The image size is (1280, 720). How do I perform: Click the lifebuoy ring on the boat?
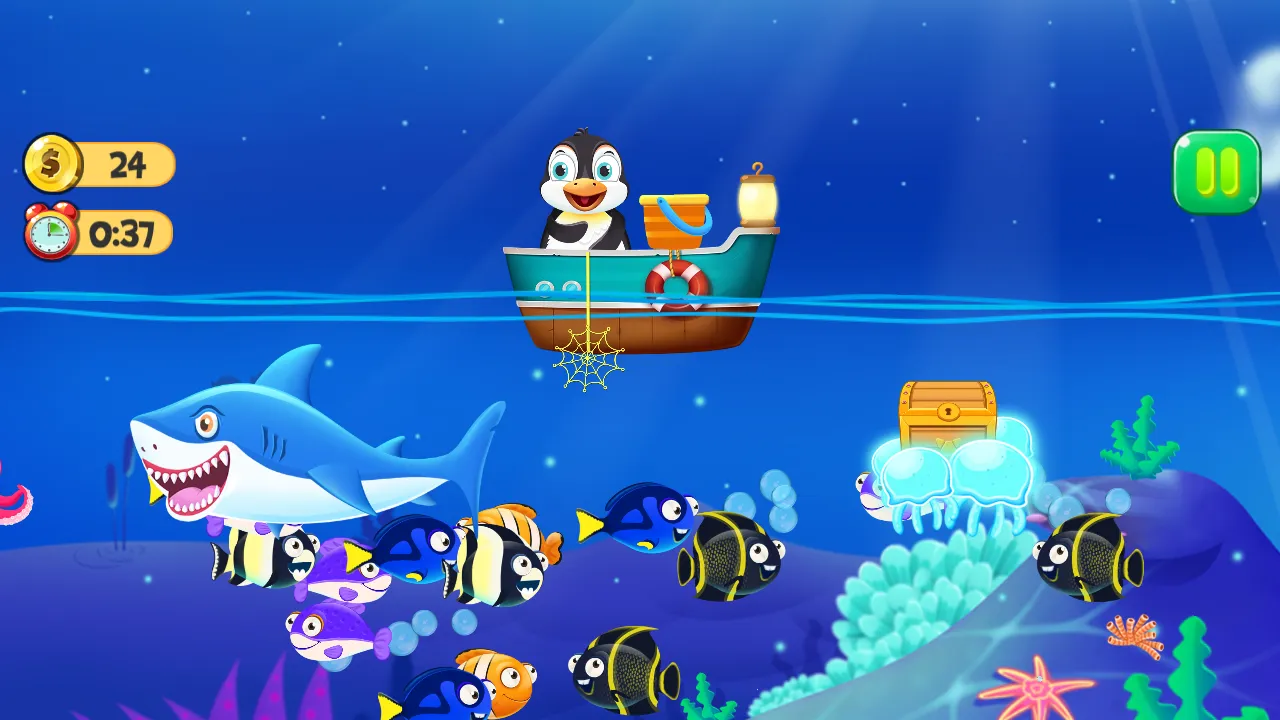pos(673,280)
